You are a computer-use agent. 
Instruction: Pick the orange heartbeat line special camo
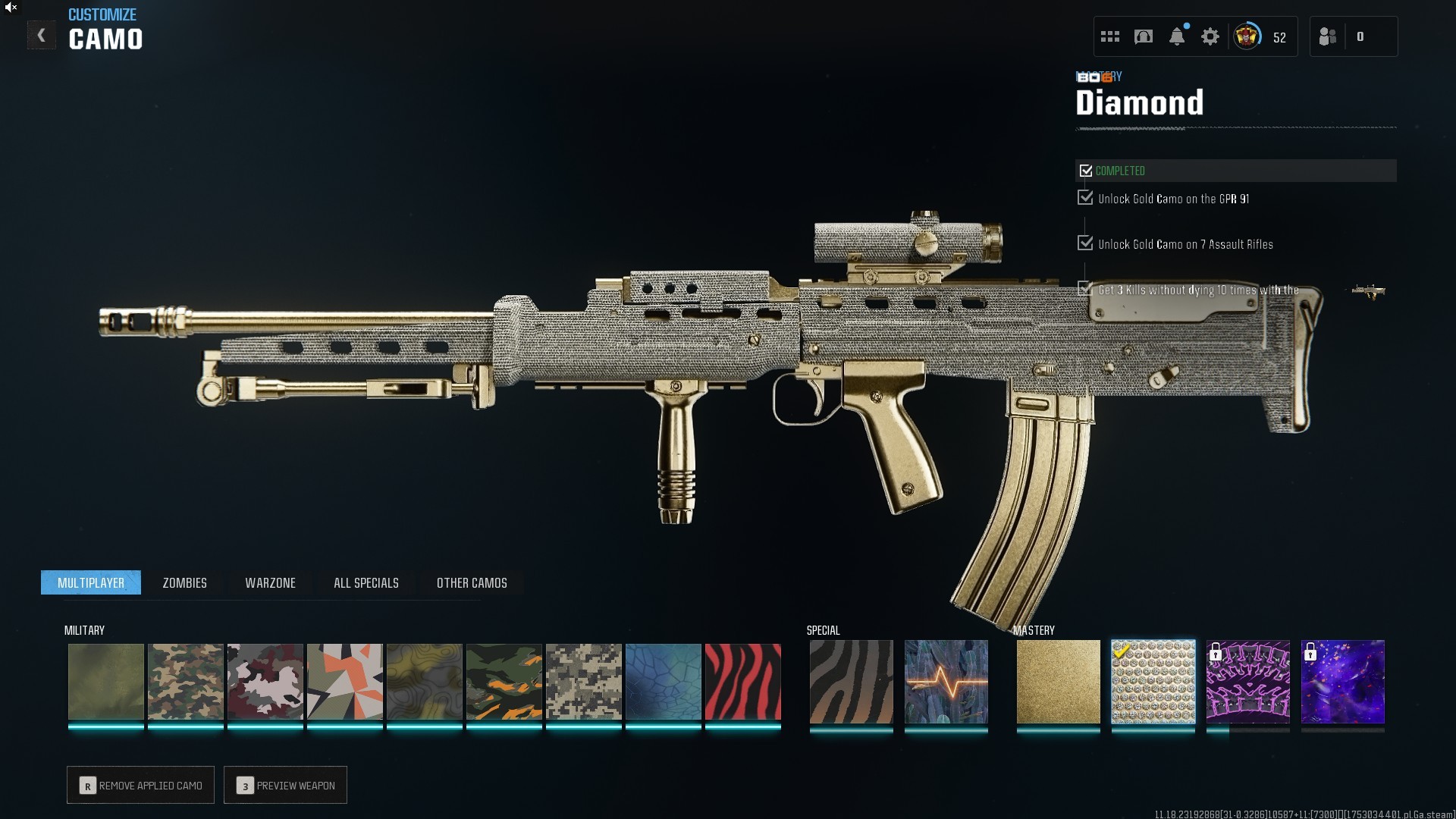pyautogui.click(x=946, y=682)
